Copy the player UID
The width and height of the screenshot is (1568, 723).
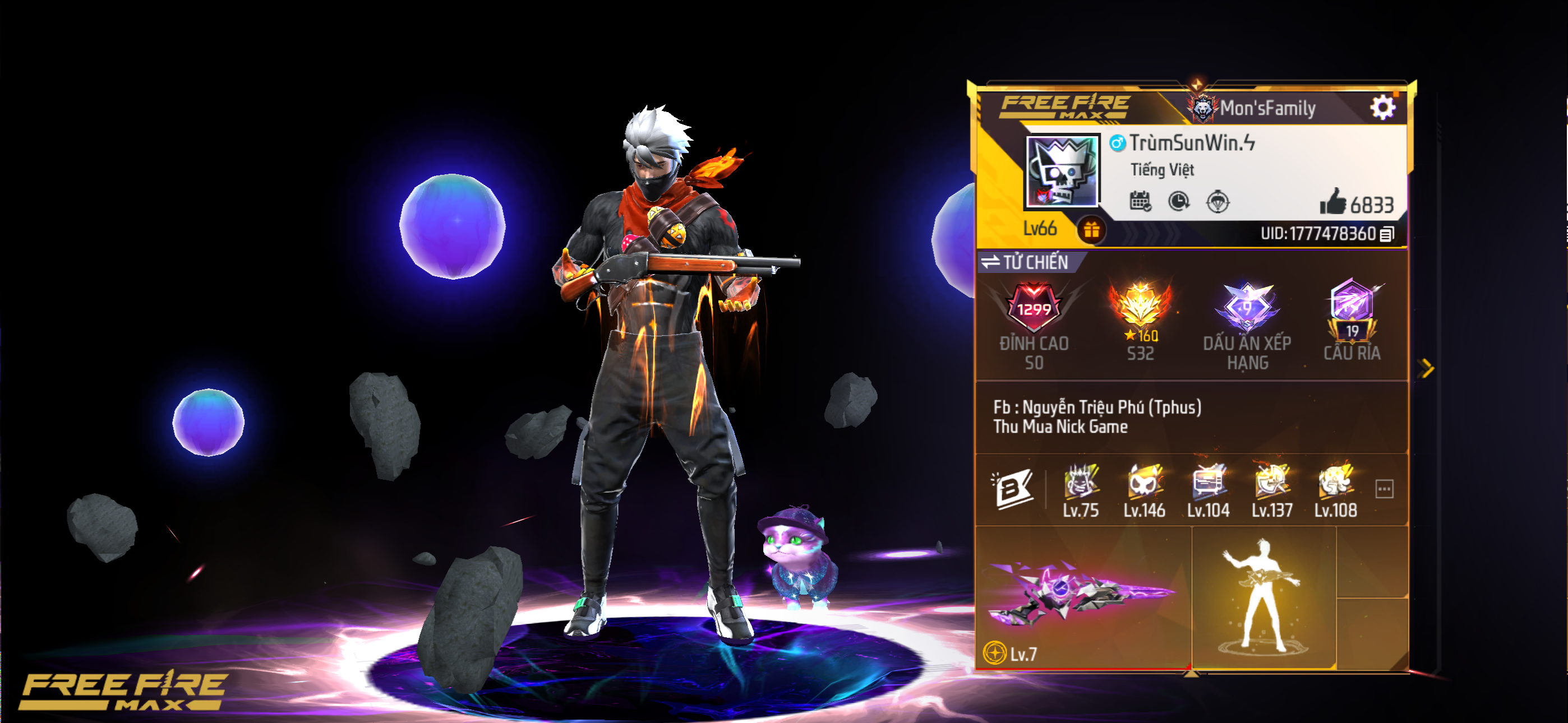(x=1387, y=234)
